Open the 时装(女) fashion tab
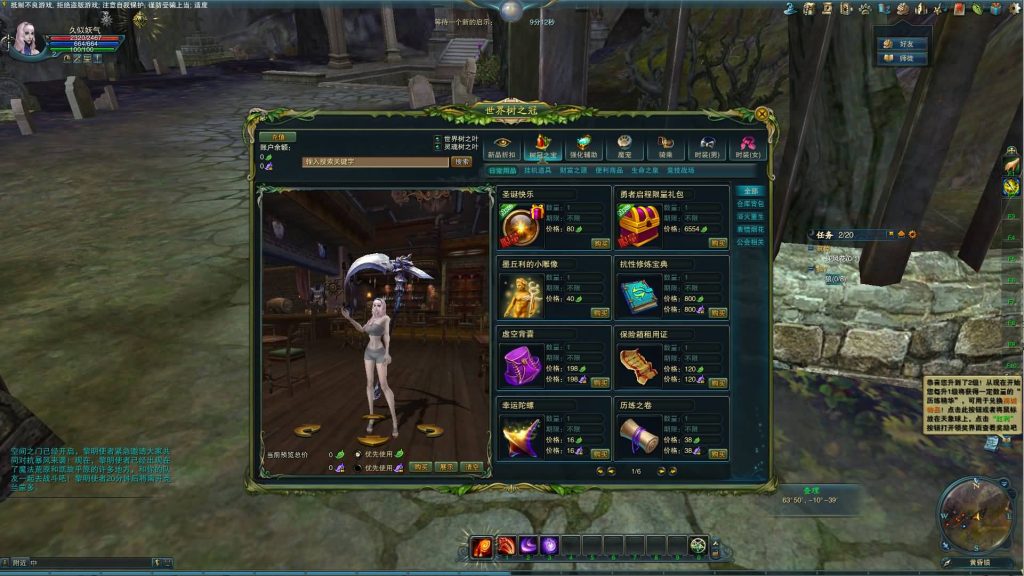Image resolution: width=1024 pixels, height=576 pixels. tap(746, 148)
